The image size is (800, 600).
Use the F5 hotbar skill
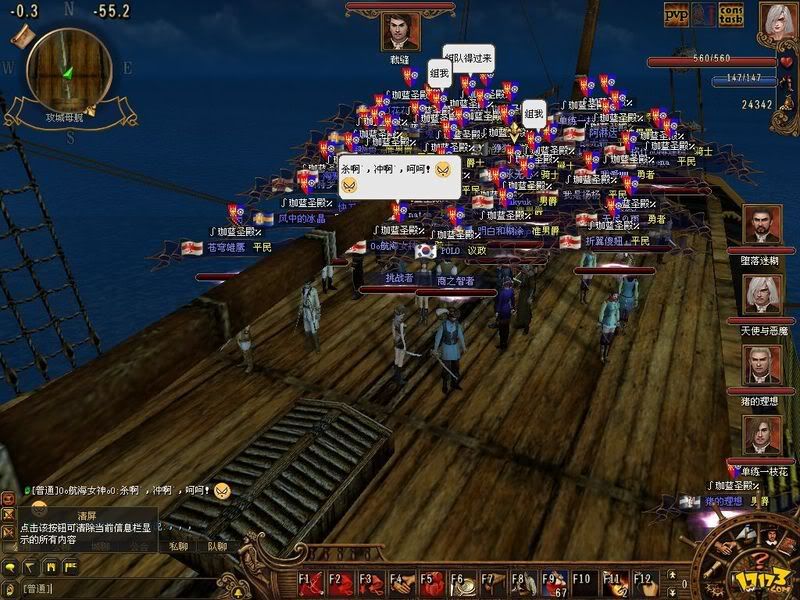tap(435, 581)
